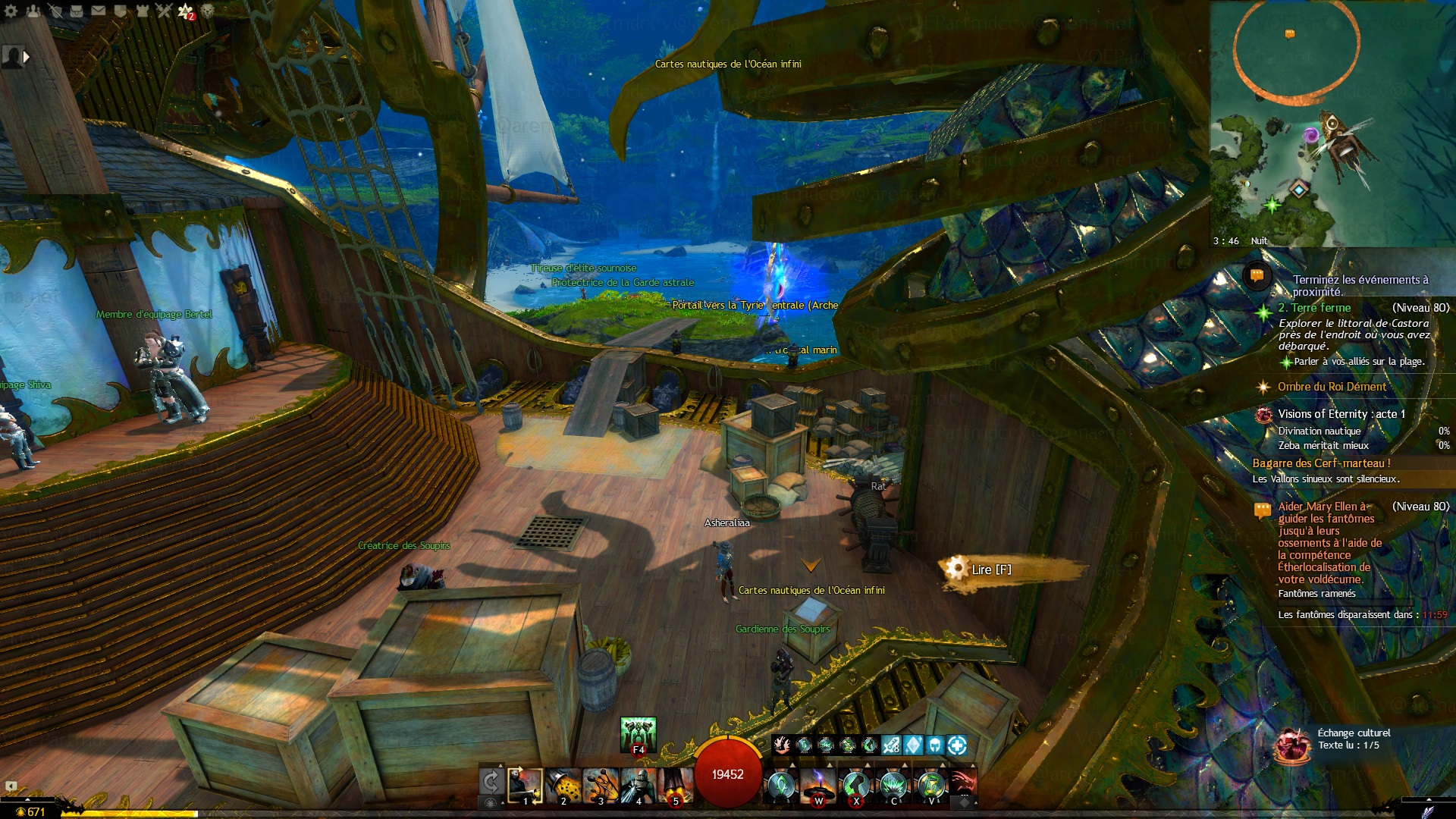This screenshot has height=819, width=1456.
Task: Open the PvP crossed swords icon
Action: 164,11
